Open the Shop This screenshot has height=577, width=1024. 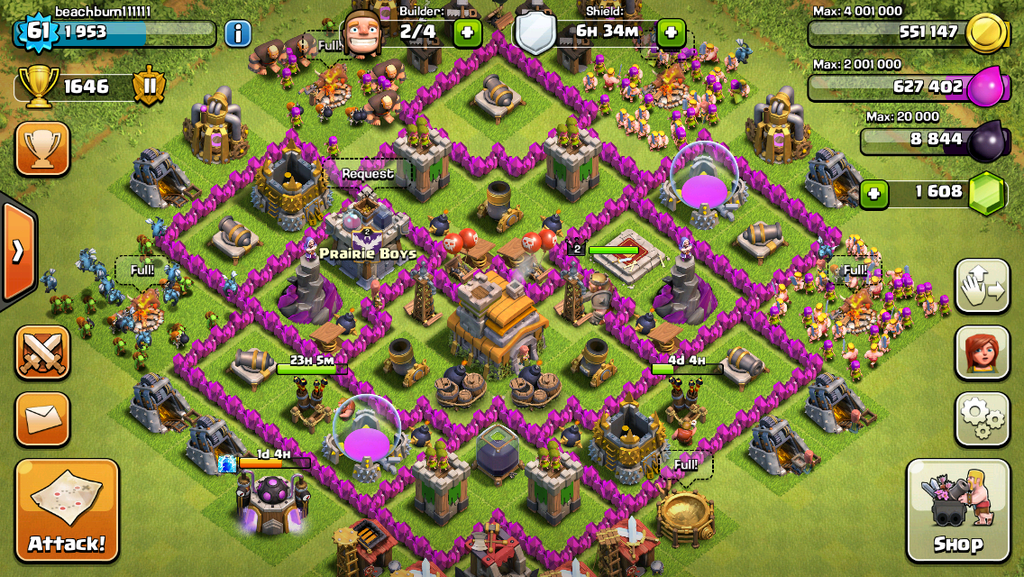[957, 510]
